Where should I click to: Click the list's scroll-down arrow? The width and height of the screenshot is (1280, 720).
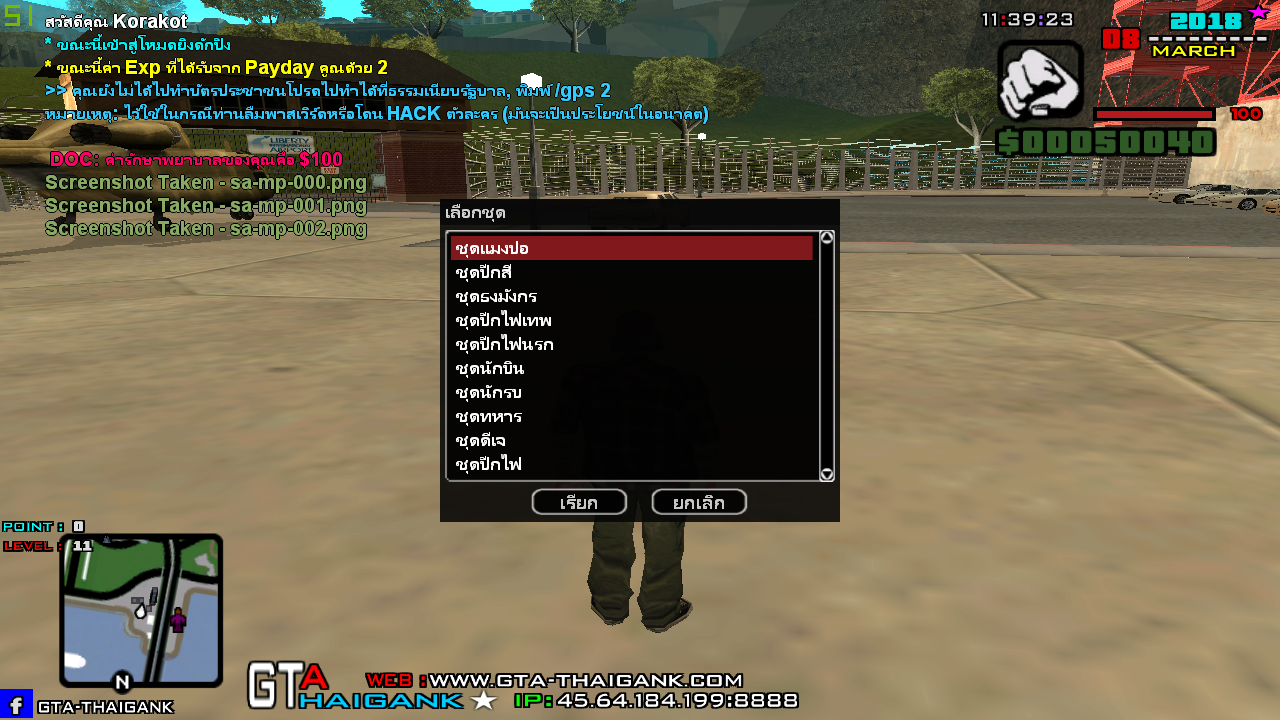point(827,474)
